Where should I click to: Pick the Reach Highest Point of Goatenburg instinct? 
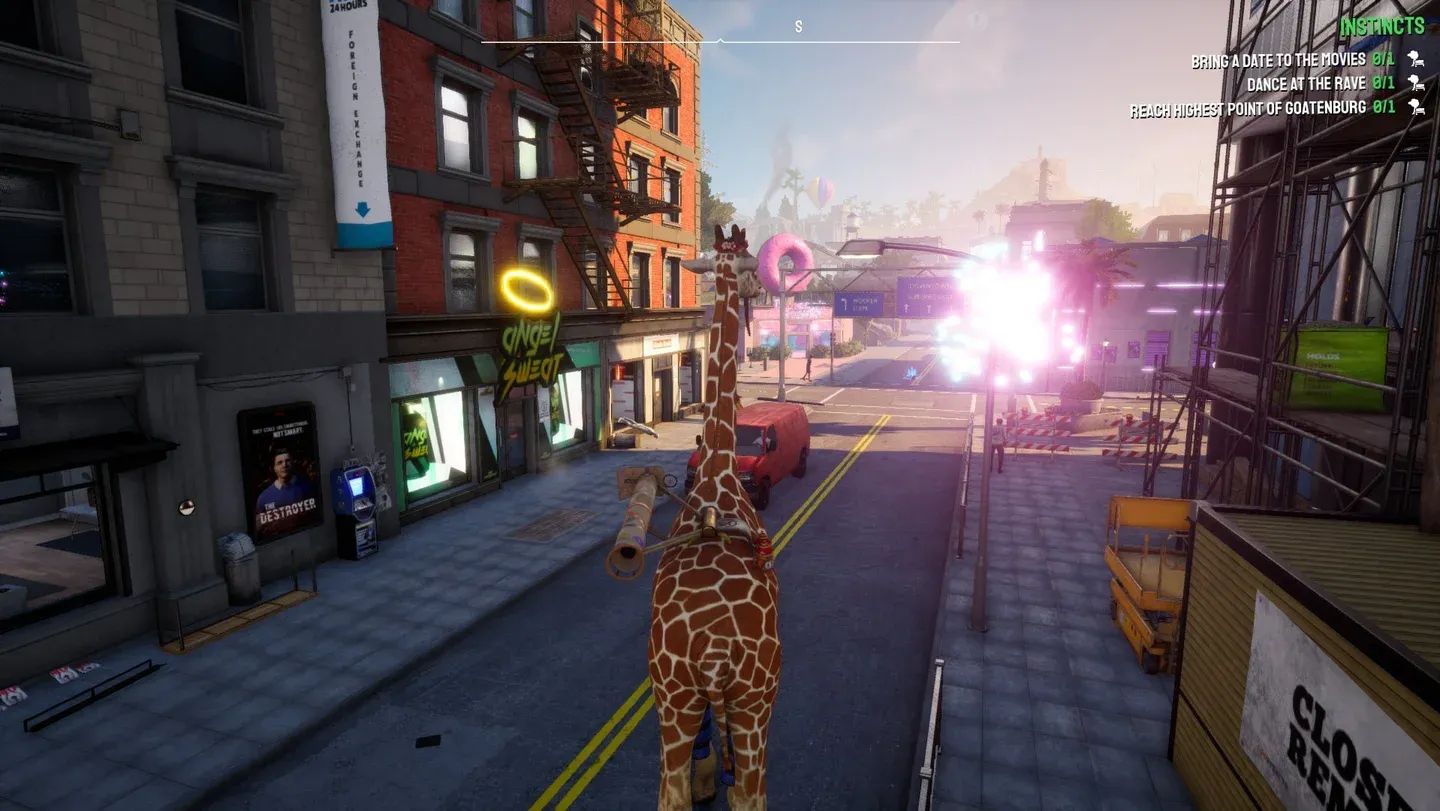point(1260,108)
